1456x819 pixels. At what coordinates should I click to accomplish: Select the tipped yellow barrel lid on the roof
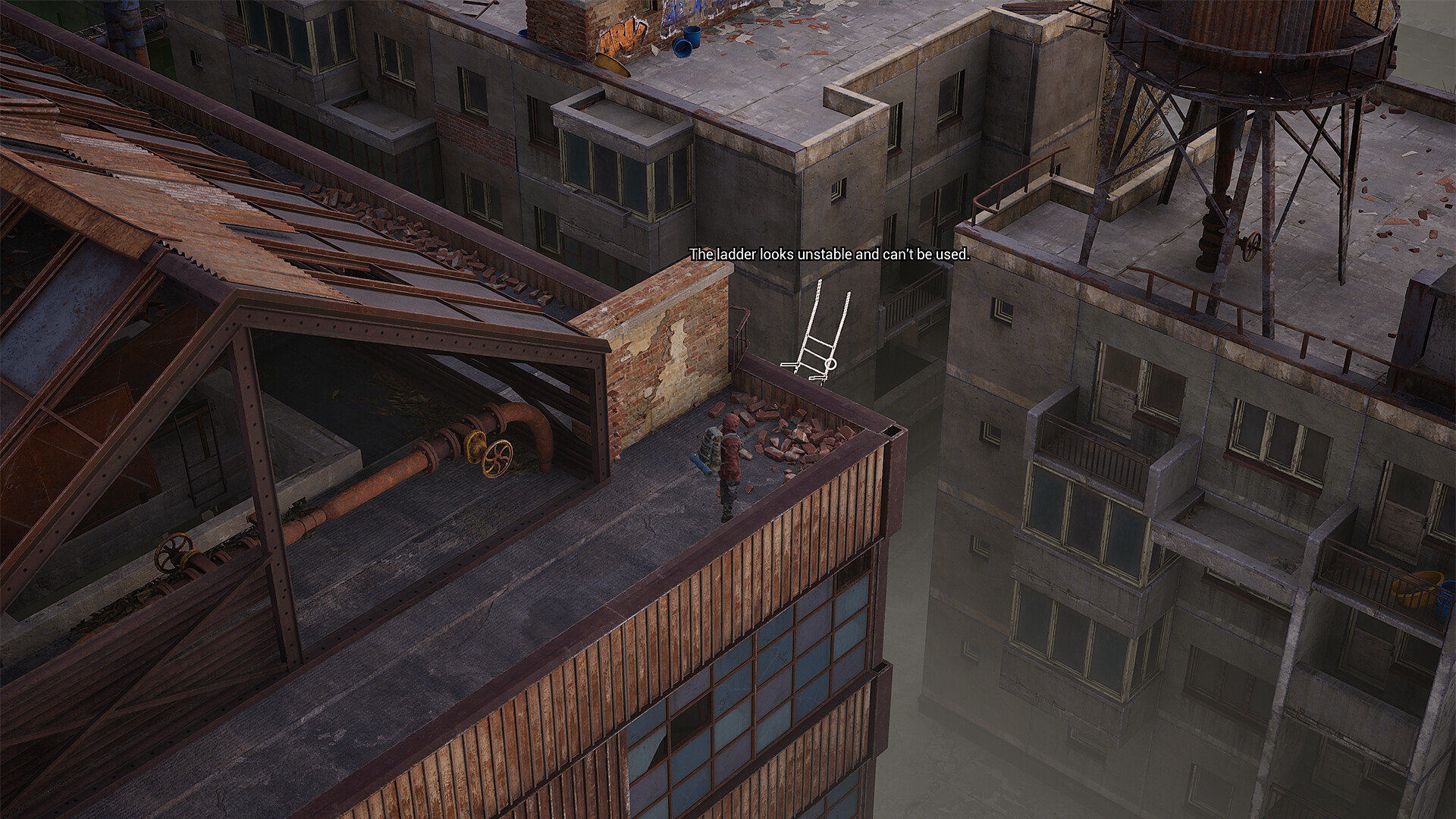click(612, 64)
